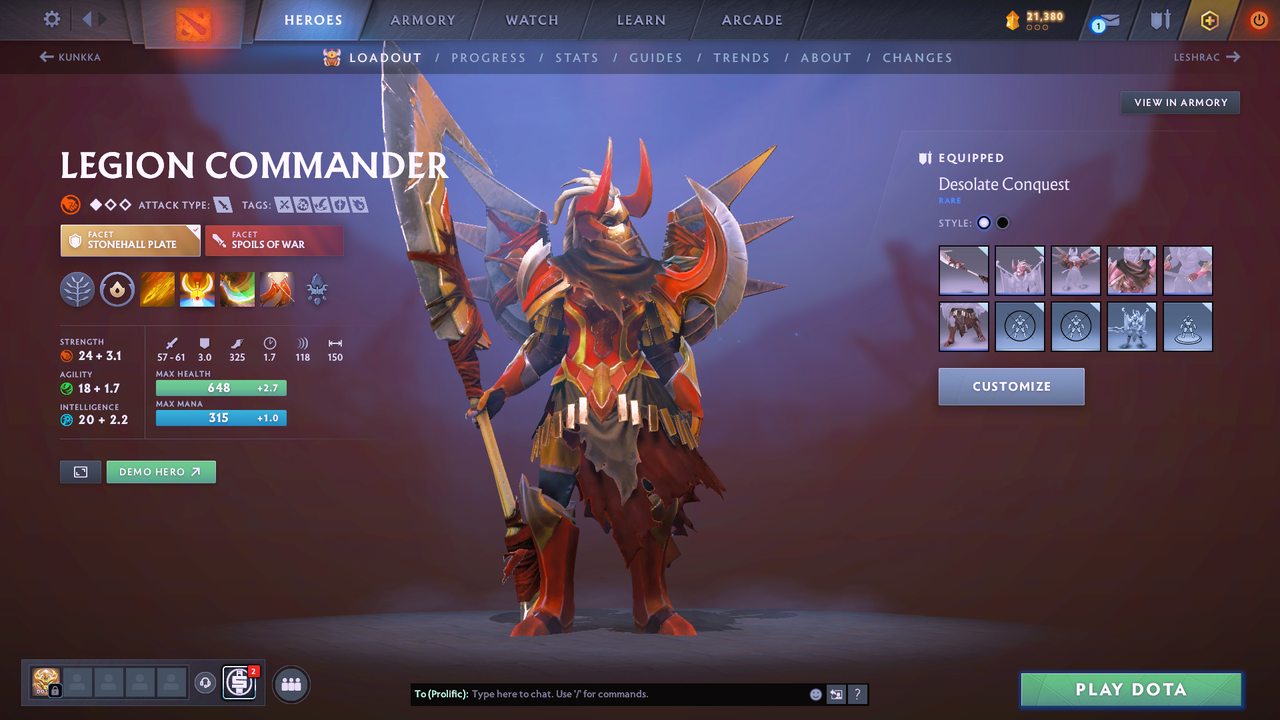Click the Dota Plus hexagon icon
Image resolution: width=1280 pixels, height=720 pixels.
point(1209,20)
